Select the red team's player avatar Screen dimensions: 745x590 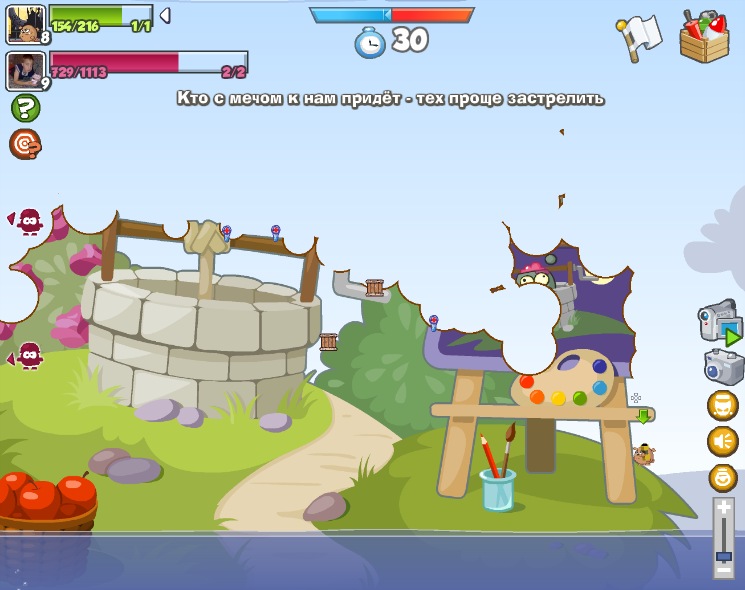[x=25, y=71]
